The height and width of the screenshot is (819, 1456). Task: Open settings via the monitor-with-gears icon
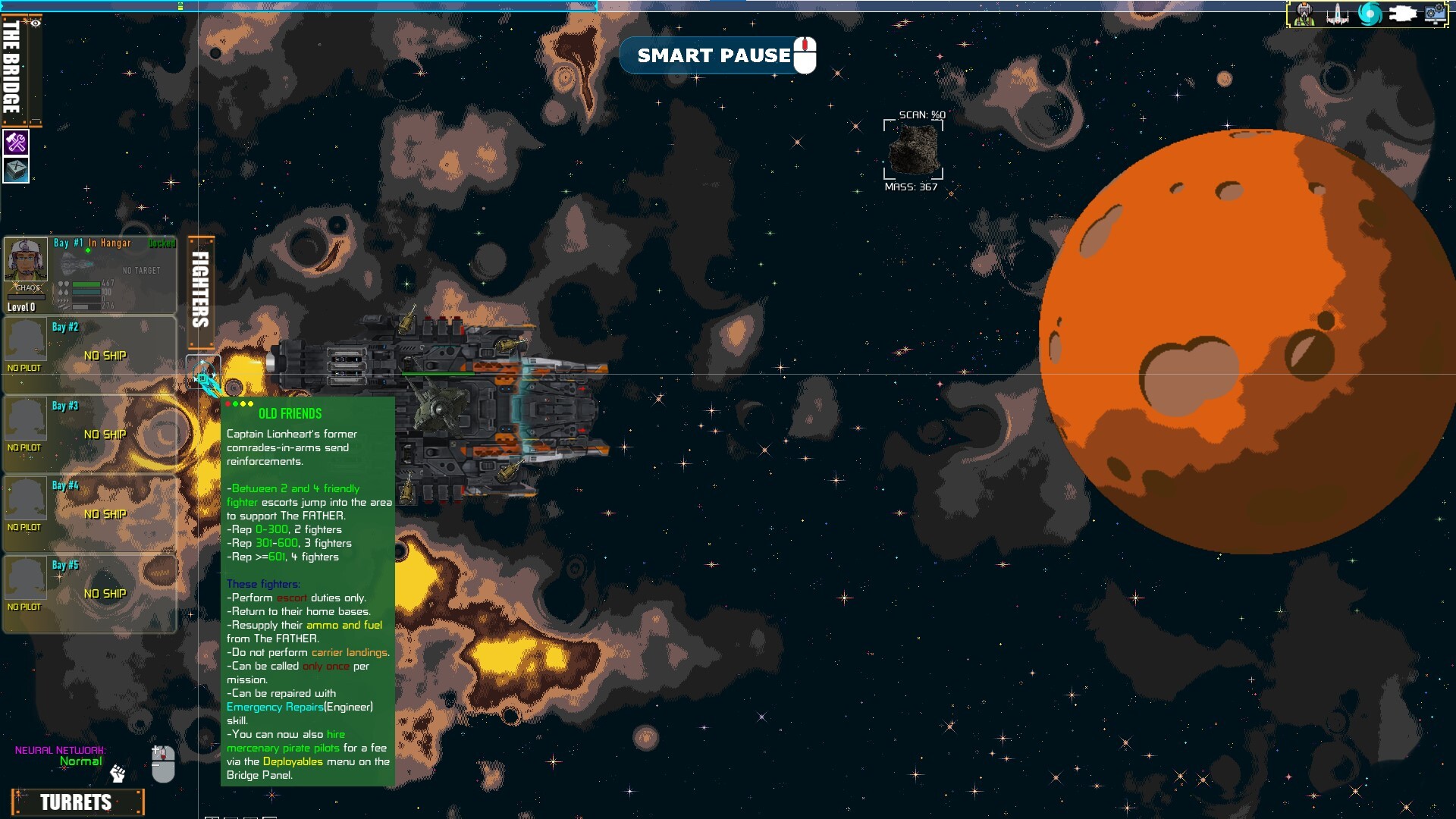point(1435,13)
